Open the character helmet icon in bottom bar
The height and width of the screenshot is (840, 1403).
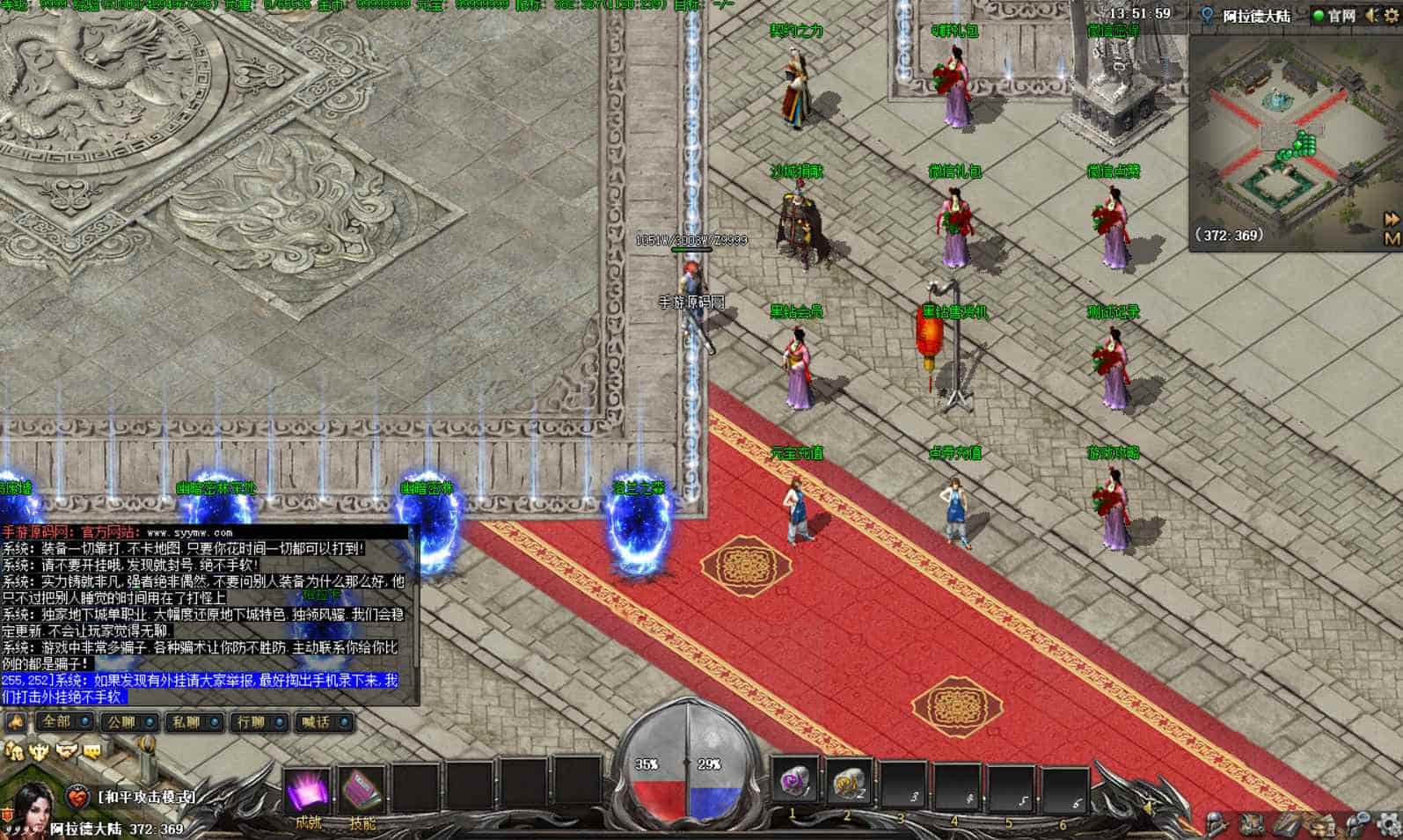coord(1217,824)
